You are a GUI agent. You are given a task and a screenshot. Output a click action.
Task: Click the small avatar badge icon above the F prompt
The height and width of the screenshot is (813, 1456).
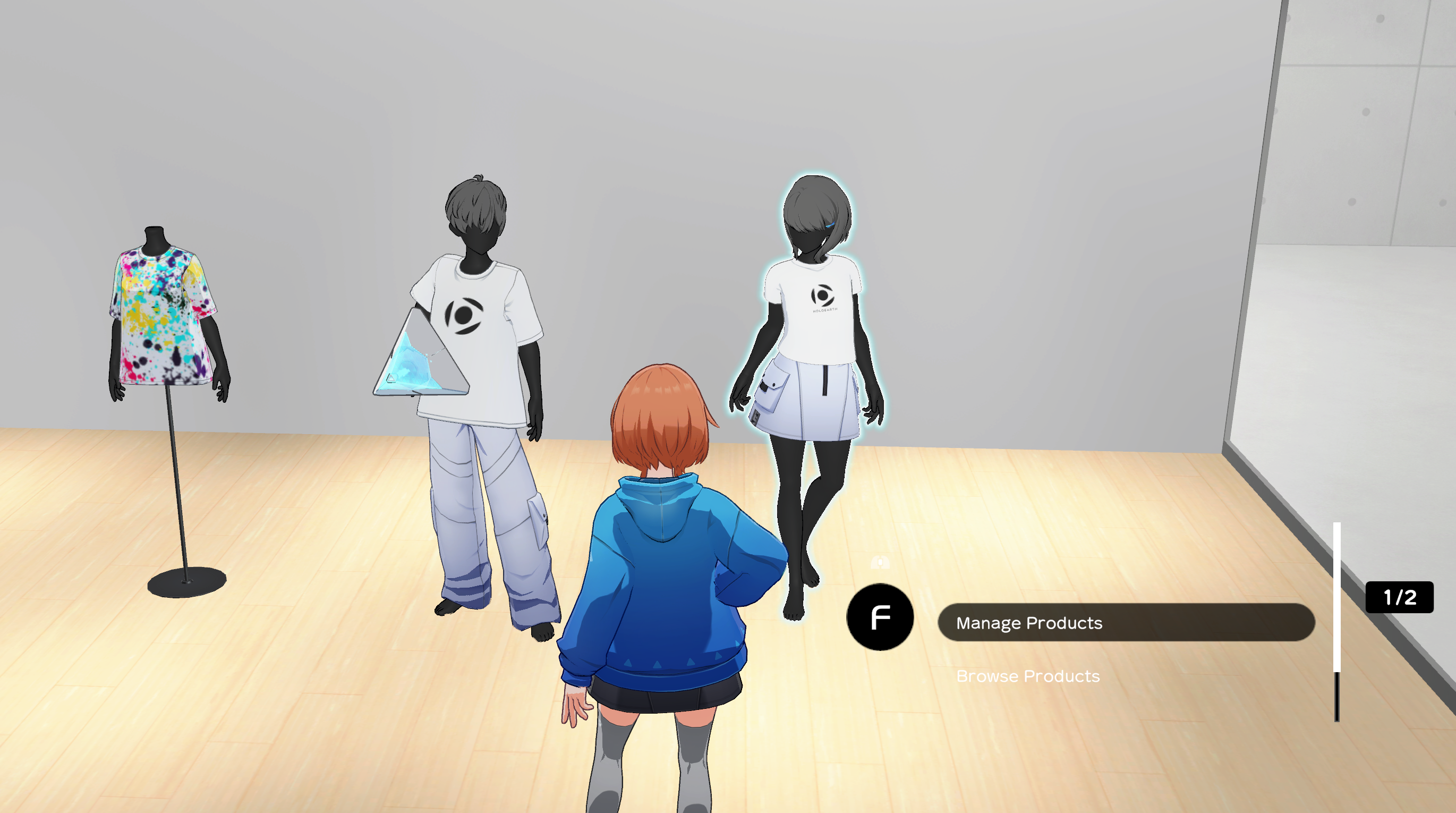(x=881, y=563)
